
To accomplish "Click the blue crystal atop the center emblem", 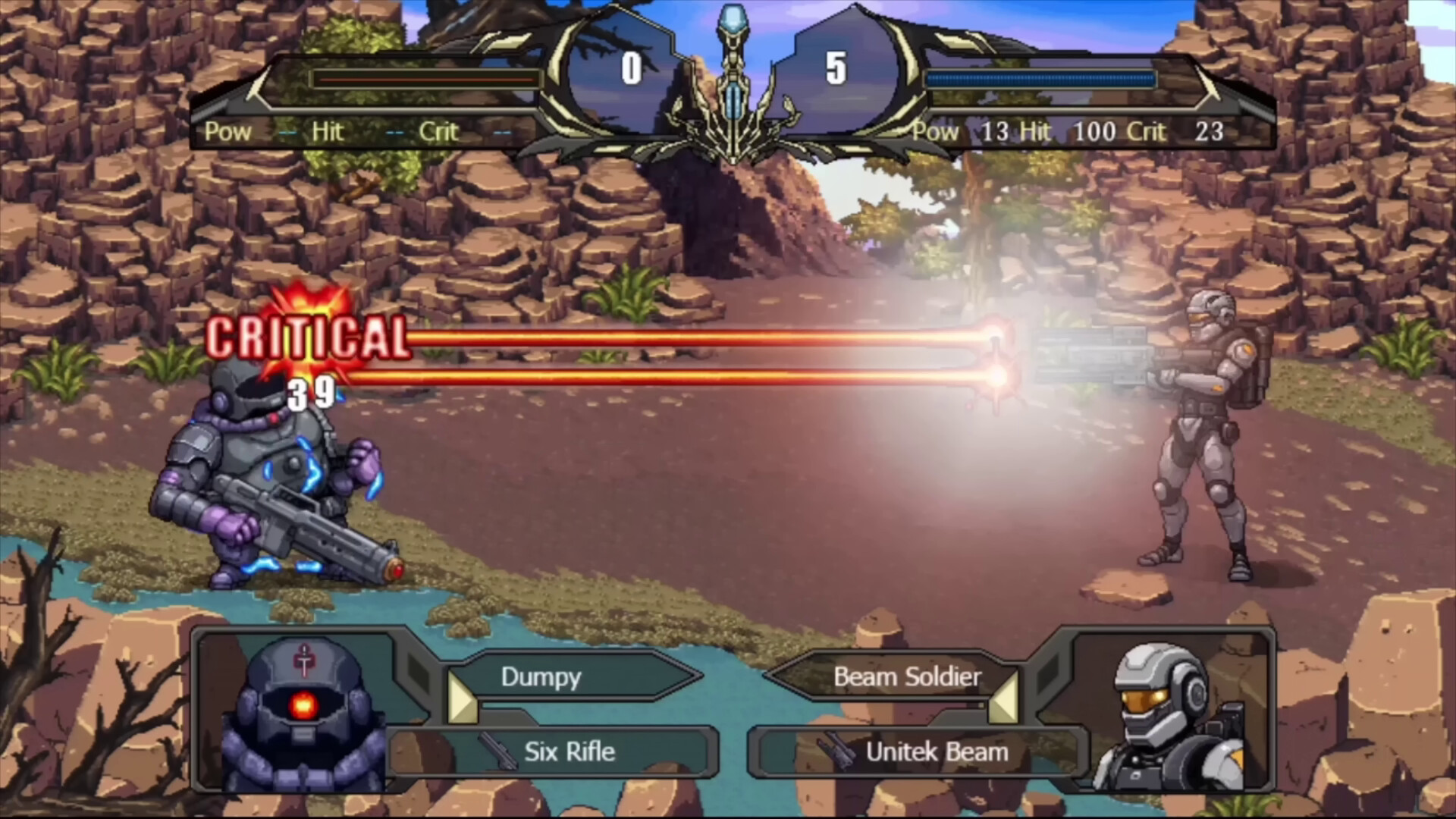I will pyautogui.click(x=732, y=19).
